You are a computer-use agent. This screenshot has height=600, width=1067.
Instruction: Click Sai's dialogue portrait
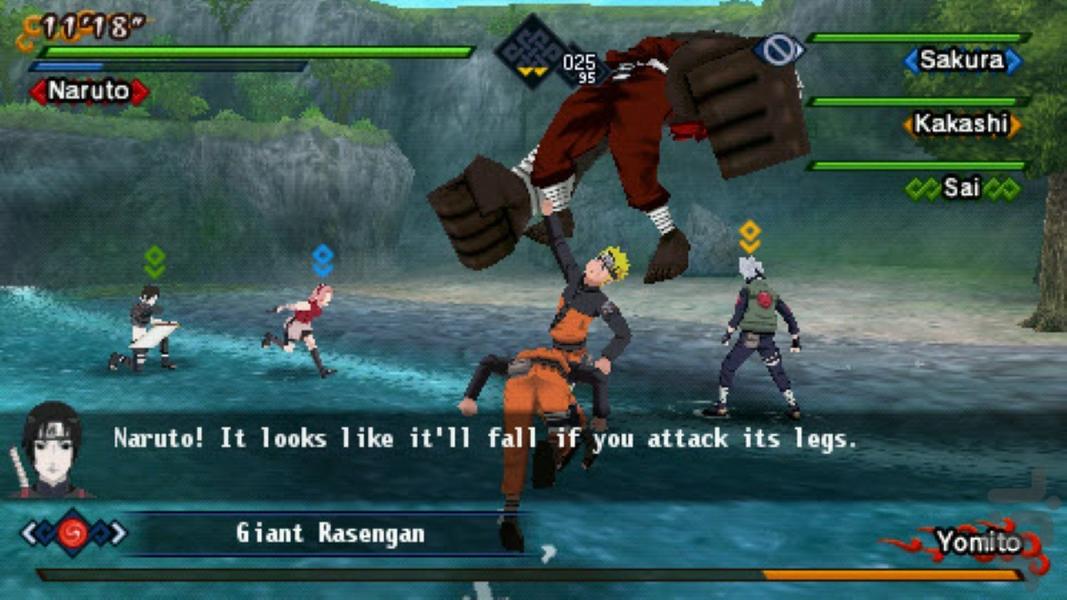pyautogui.click(x=50, y=449)
